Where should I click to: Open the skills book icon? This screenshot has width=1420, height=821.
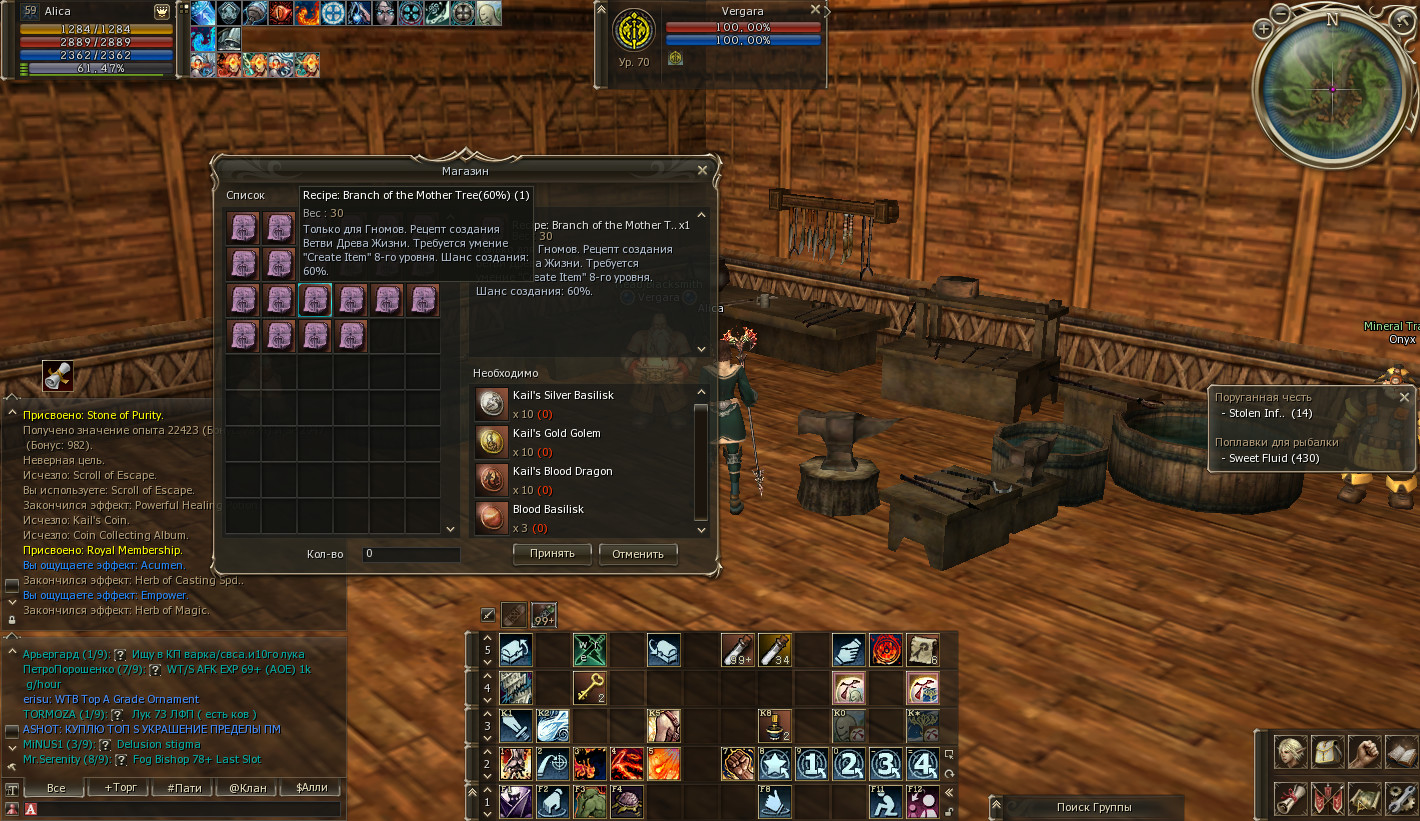click(1400, 751)
